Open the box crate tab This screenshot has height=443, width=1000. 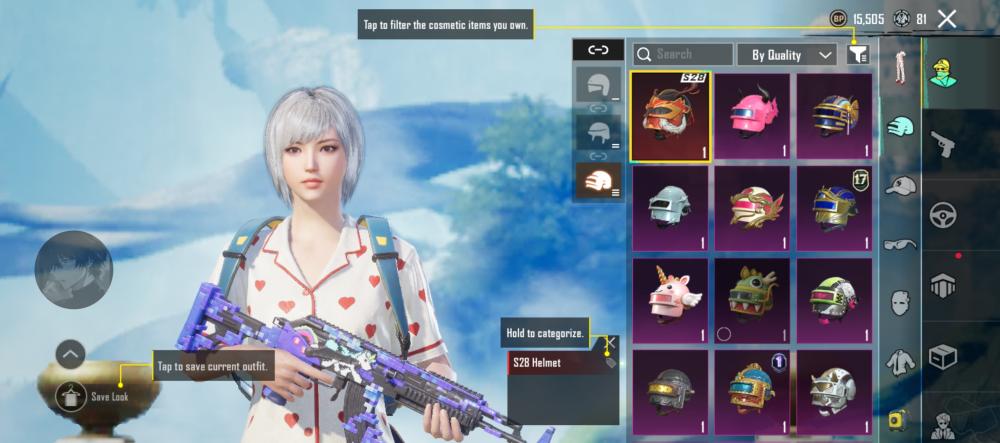click(943, 356)
